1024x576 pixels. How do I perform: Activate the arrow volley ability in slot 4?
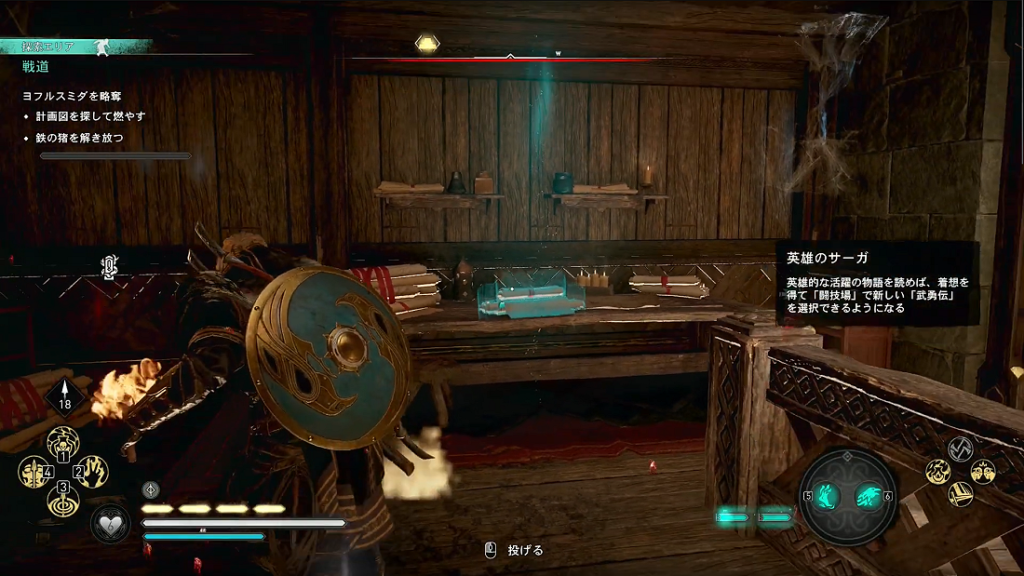coord(33,470)
